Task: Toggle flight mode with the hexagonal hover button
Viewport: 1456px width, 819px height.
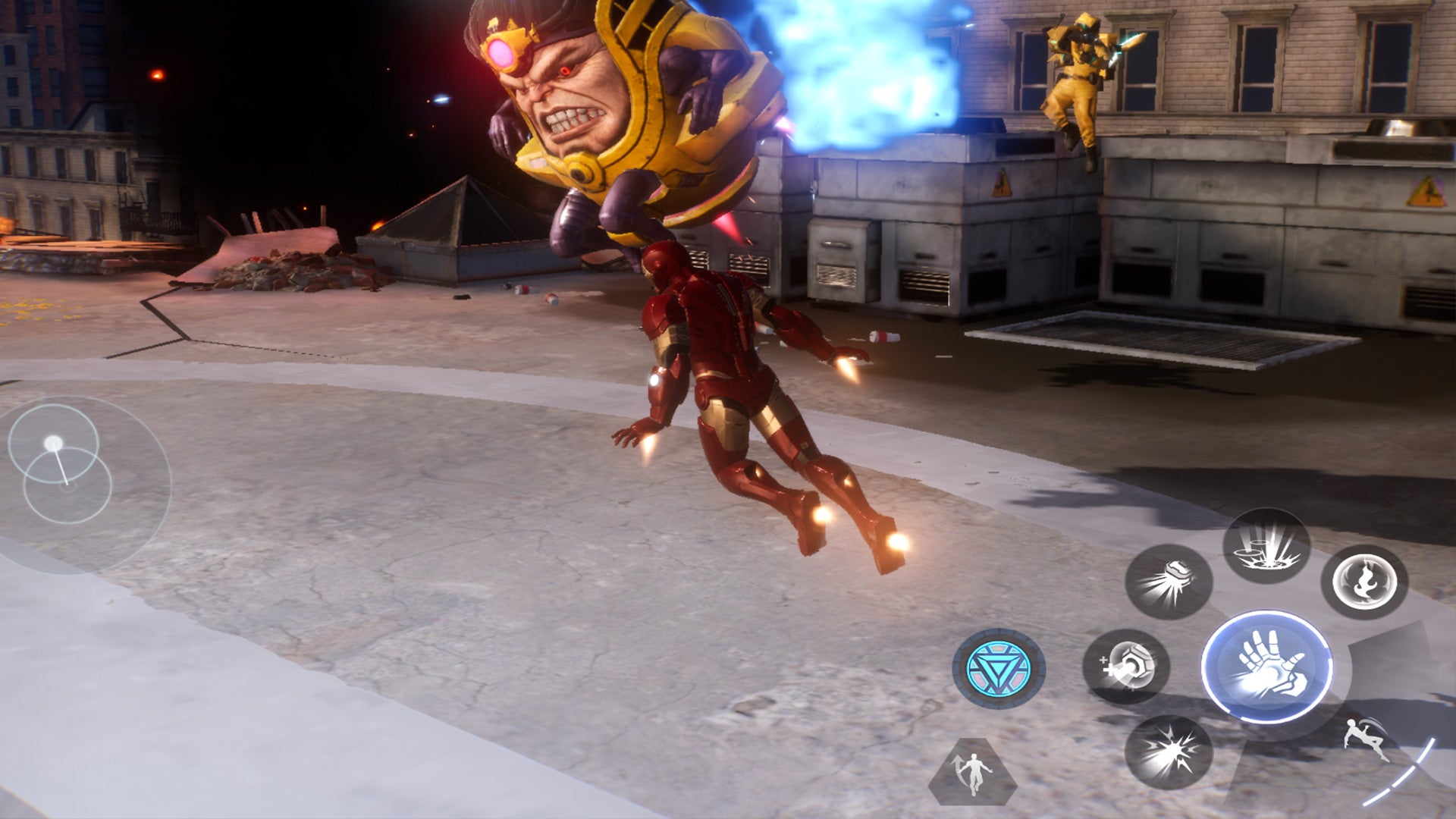Action: click(x=975, y=773)
